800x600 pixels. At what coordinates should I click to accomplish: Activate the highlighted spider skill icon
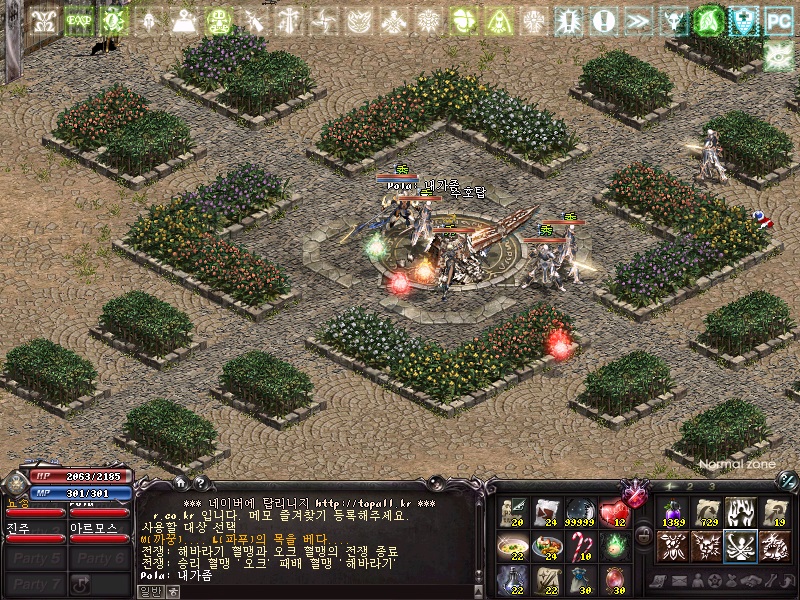(x=740, y=545)
